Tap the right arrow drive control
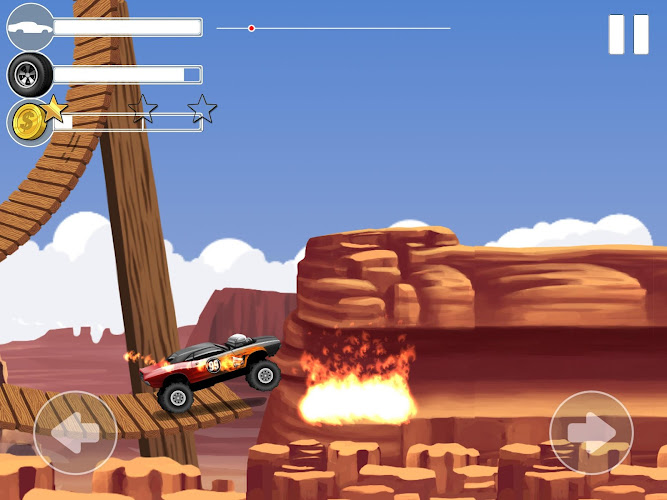The height and width of the screenshot is (500, 667). pyautogui.click(x=591, y=432)
